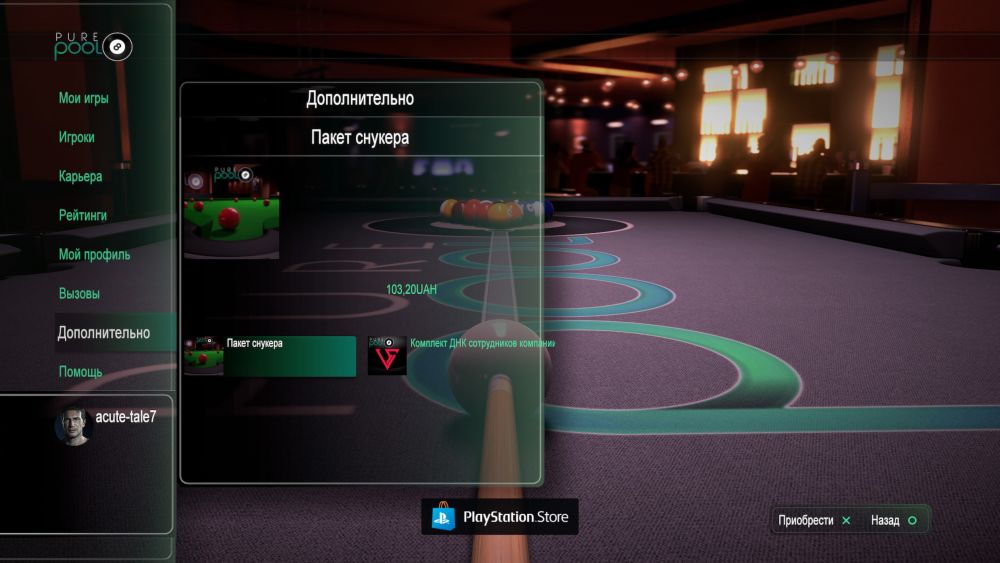Go to the Карьера section
The width and height of the screenshot is (1000, 563).
80,176
